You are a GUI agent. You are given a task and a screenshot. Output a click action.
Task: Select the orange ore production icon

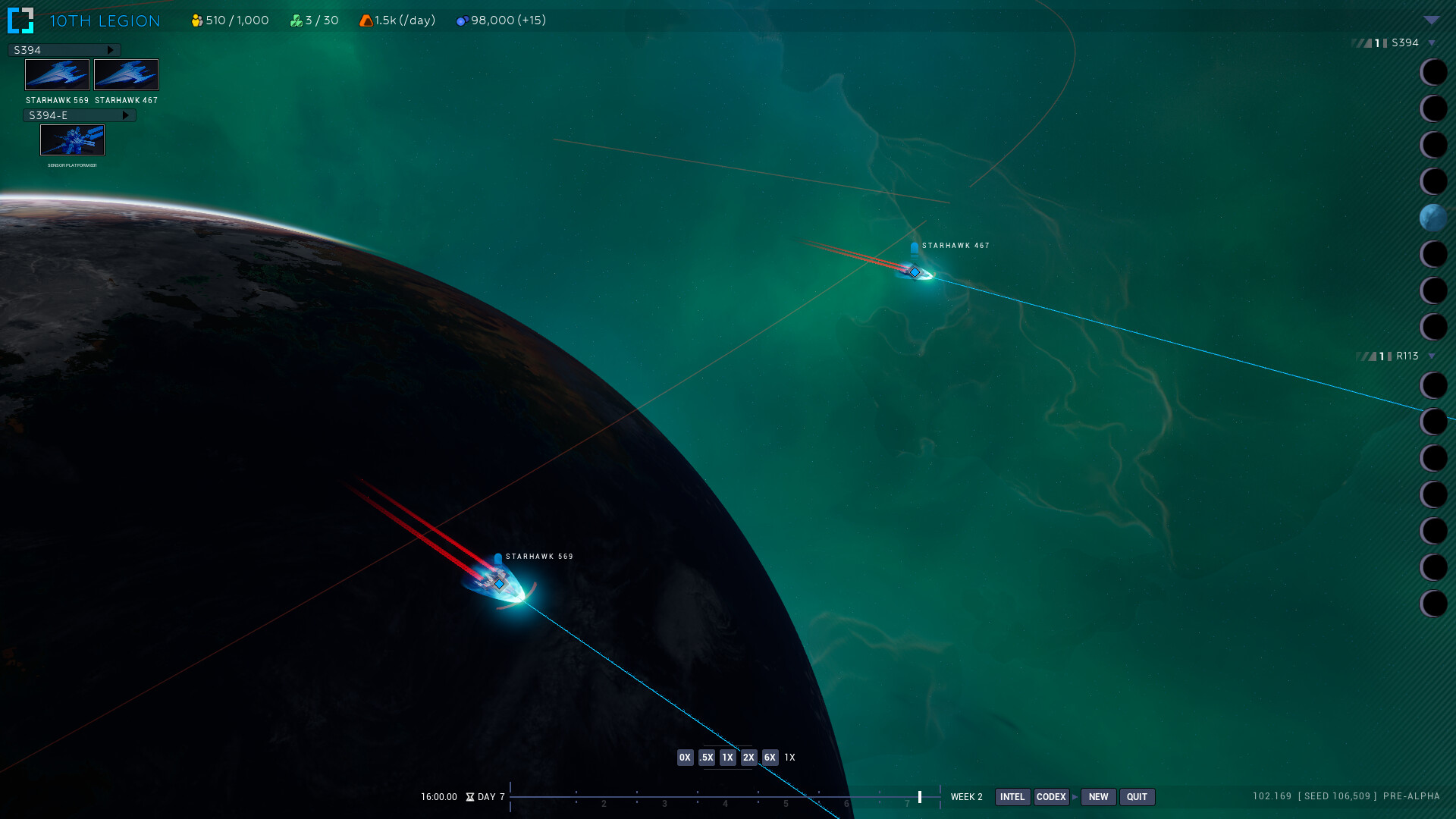click(x=366, y=20)
